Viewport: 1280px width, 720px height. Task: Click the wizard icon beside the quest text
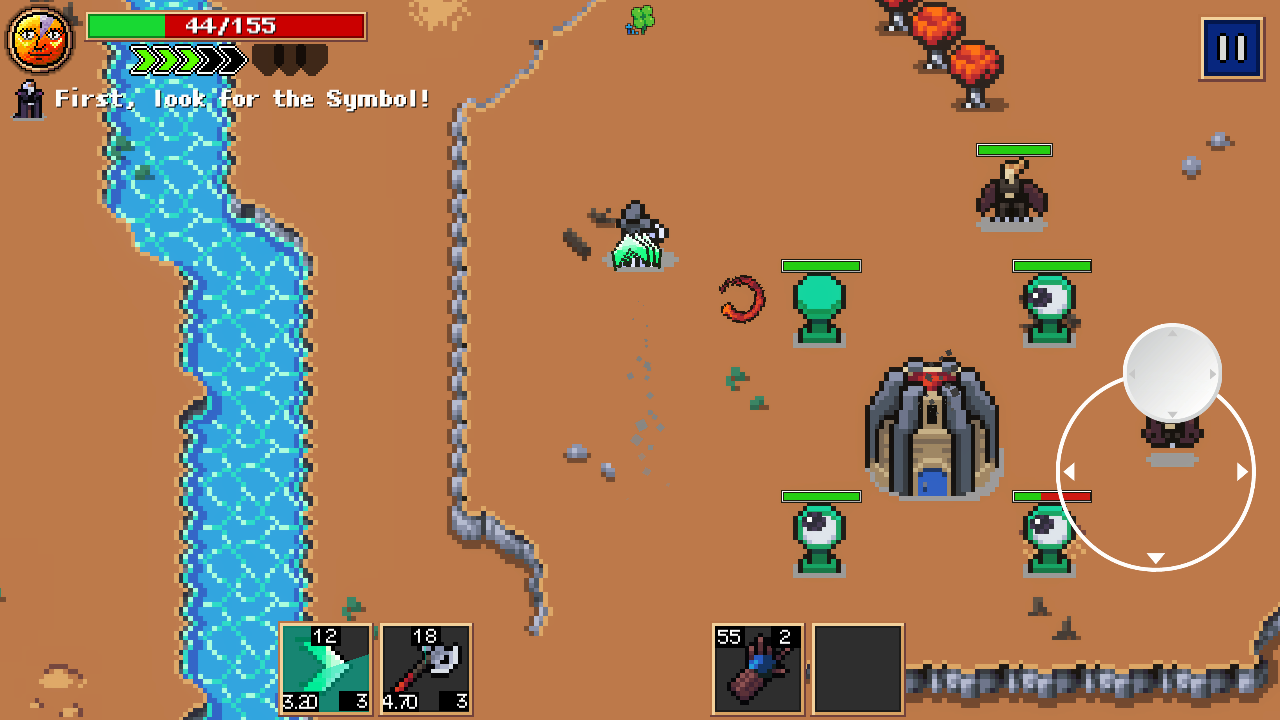pos(27,98)
